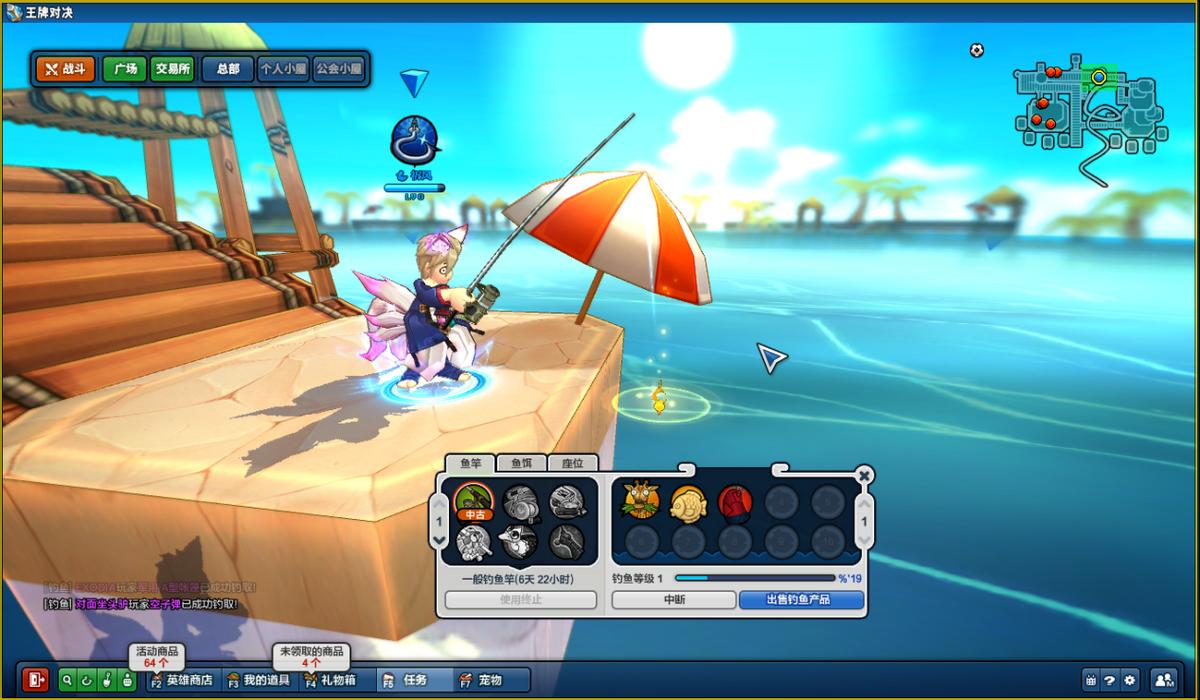
Task: Open 我的道具 my items
Action: tap(258, 680)
